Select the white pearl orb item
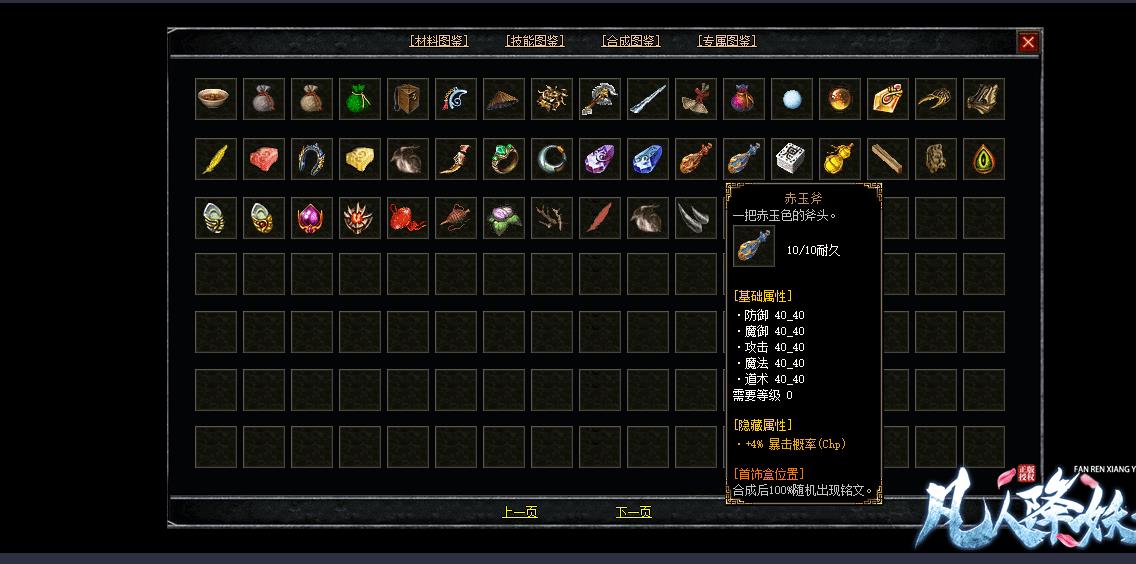 [x=792, y=99]
